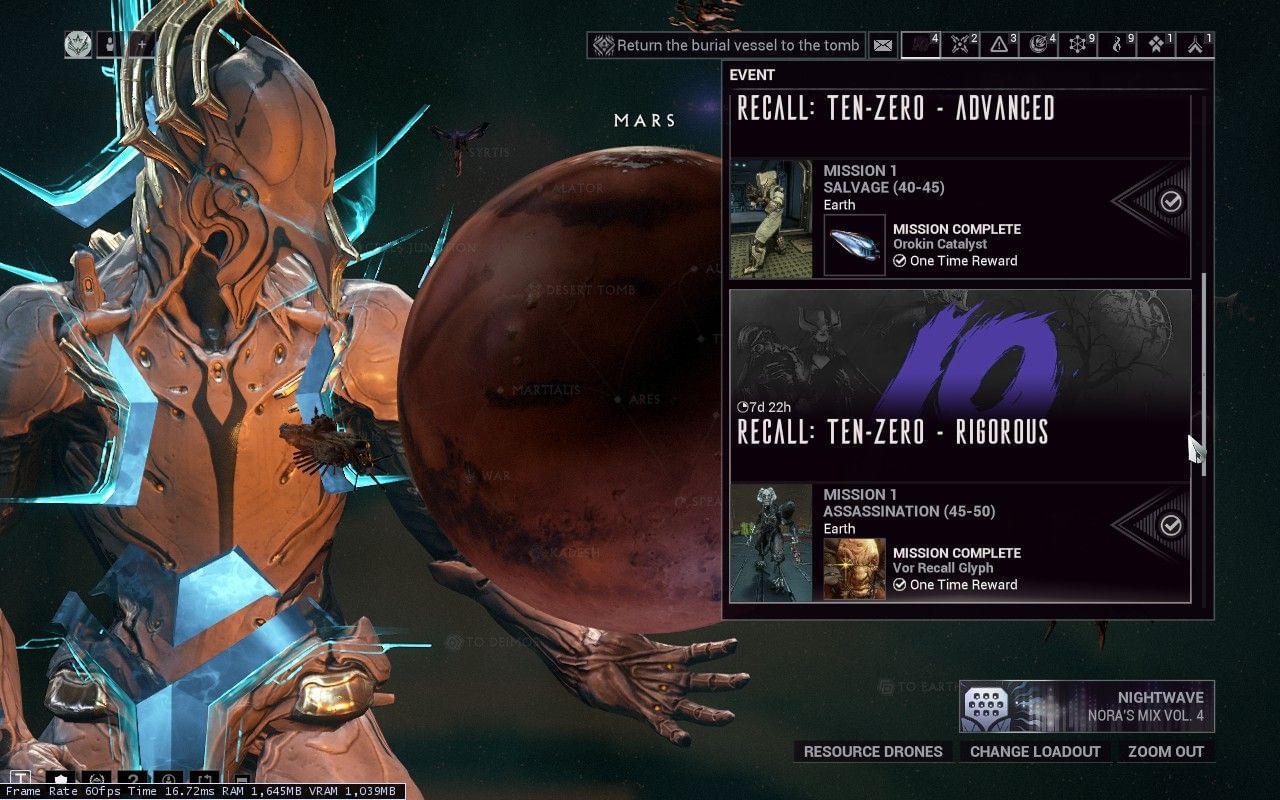
Task: Open the inbox mail envelope icon
Action: click(x=884, y=45)
